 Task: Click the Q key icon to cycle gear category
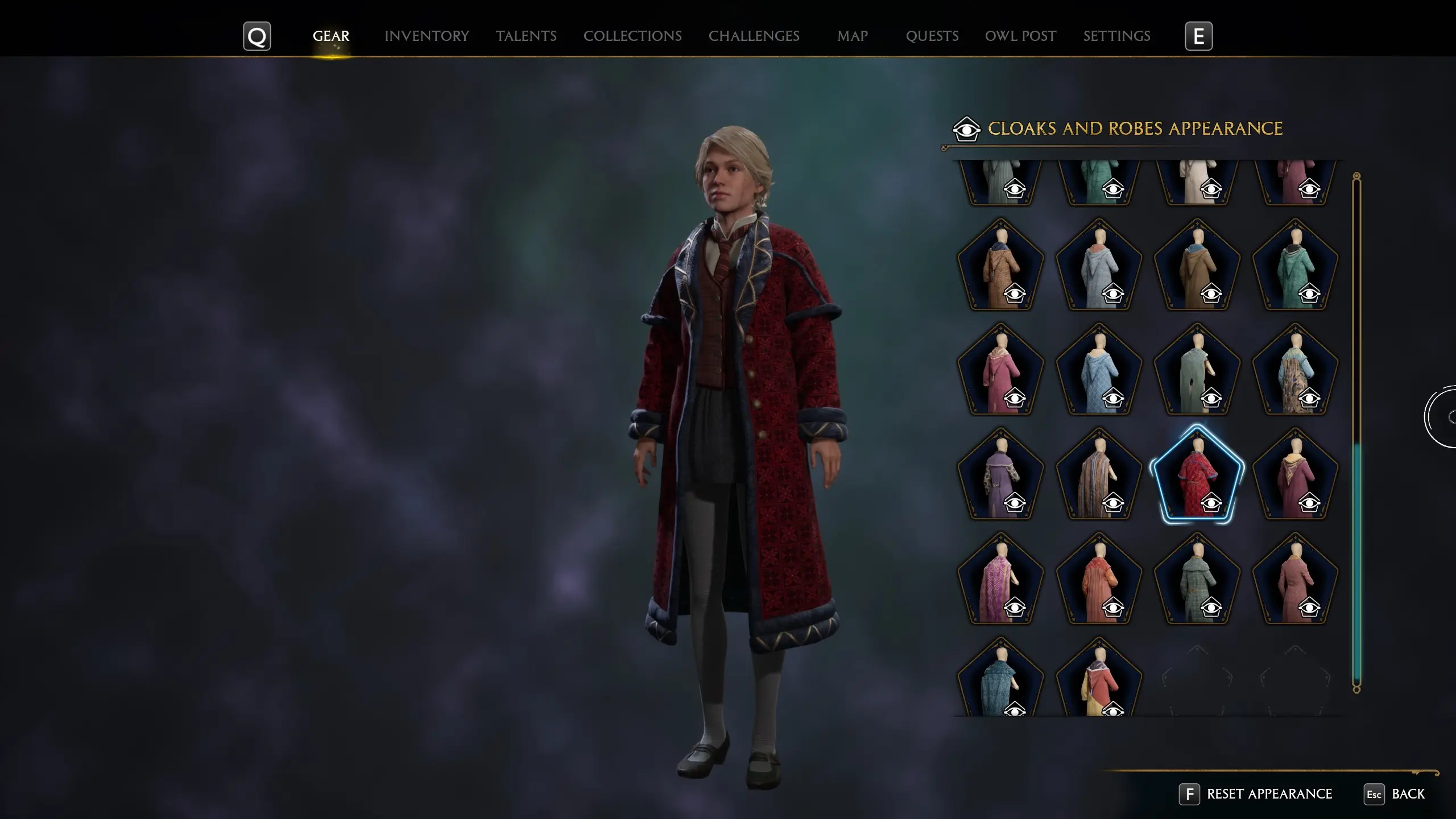(257, 36)
